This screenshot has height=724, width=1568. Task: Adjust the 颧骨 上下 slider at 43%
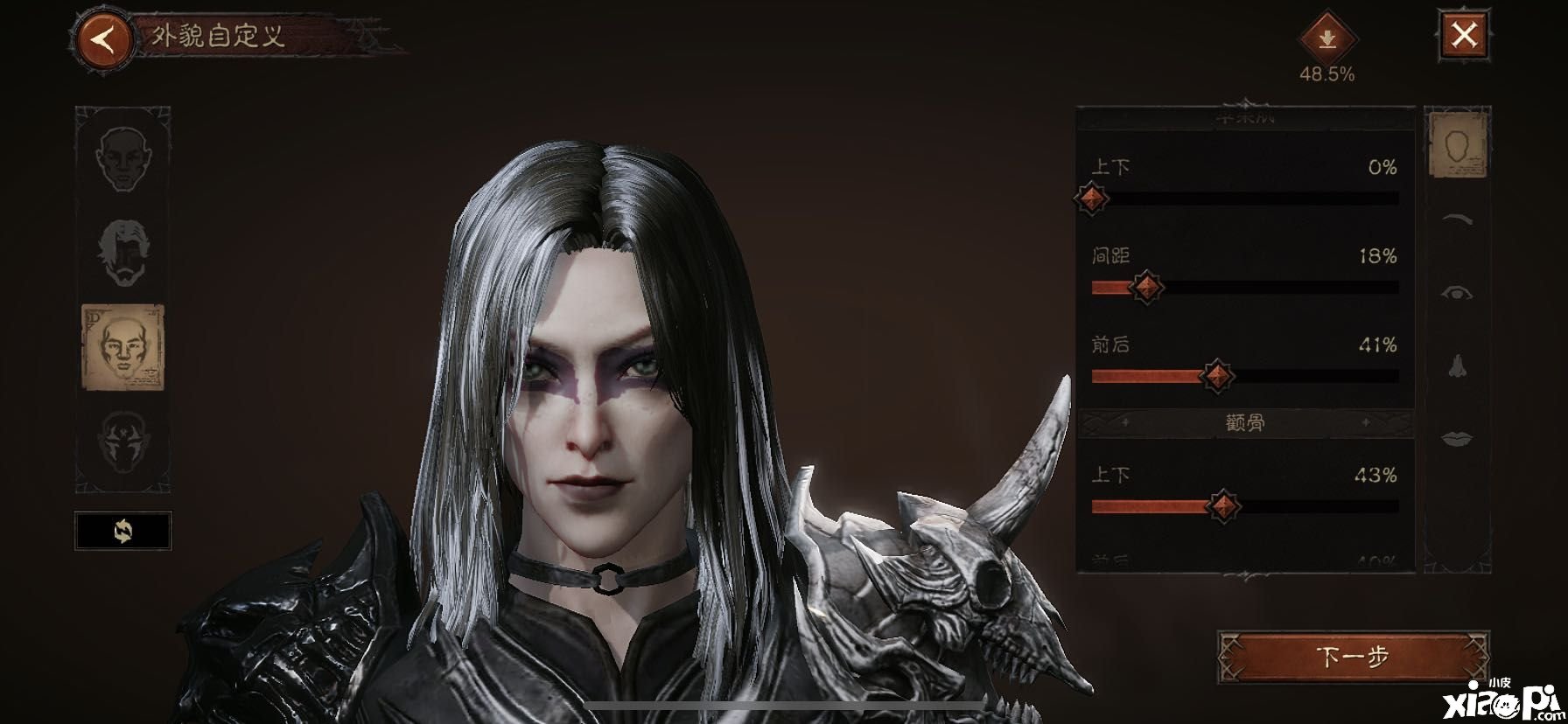pos(1222,505)
